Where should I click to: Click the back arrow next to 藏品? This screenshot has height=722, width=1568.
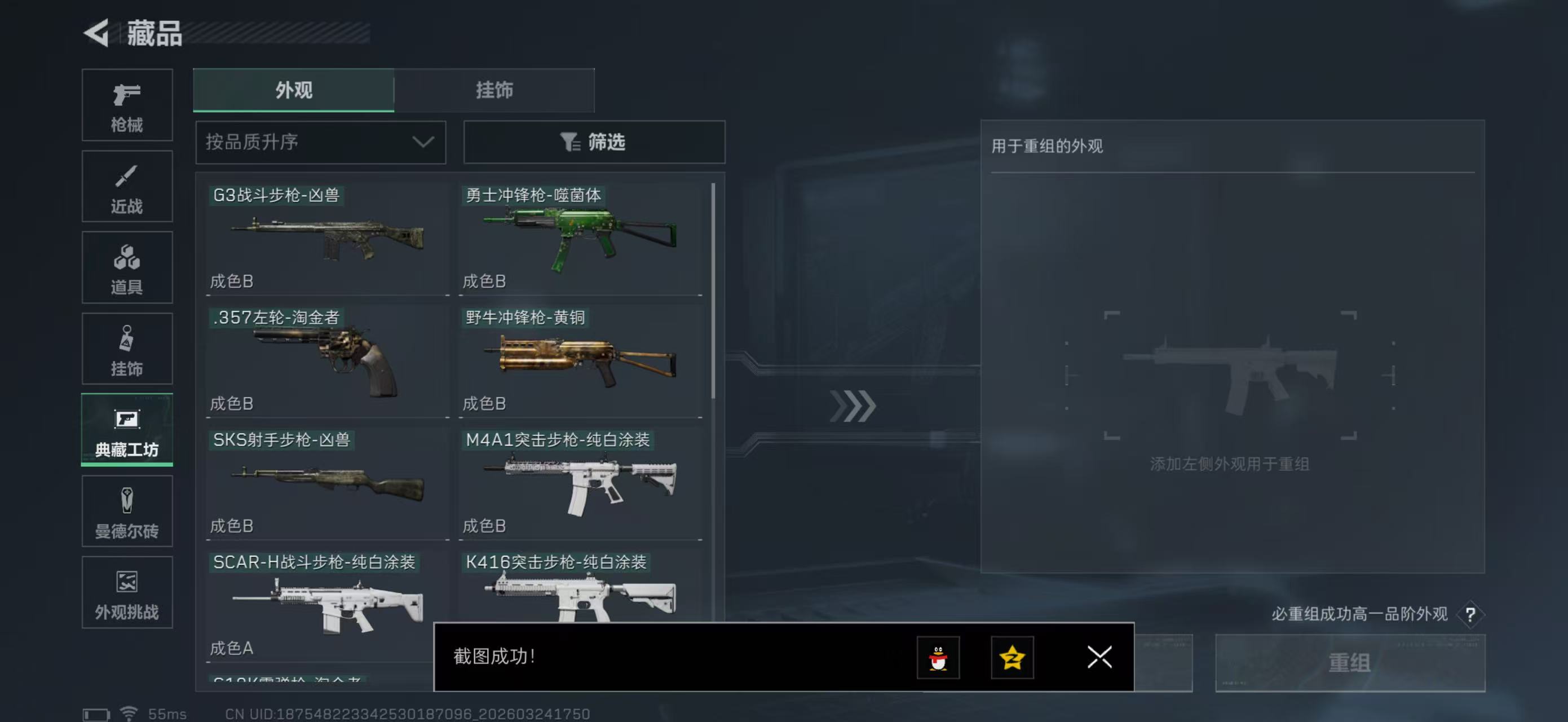click(x=98, y=33)
